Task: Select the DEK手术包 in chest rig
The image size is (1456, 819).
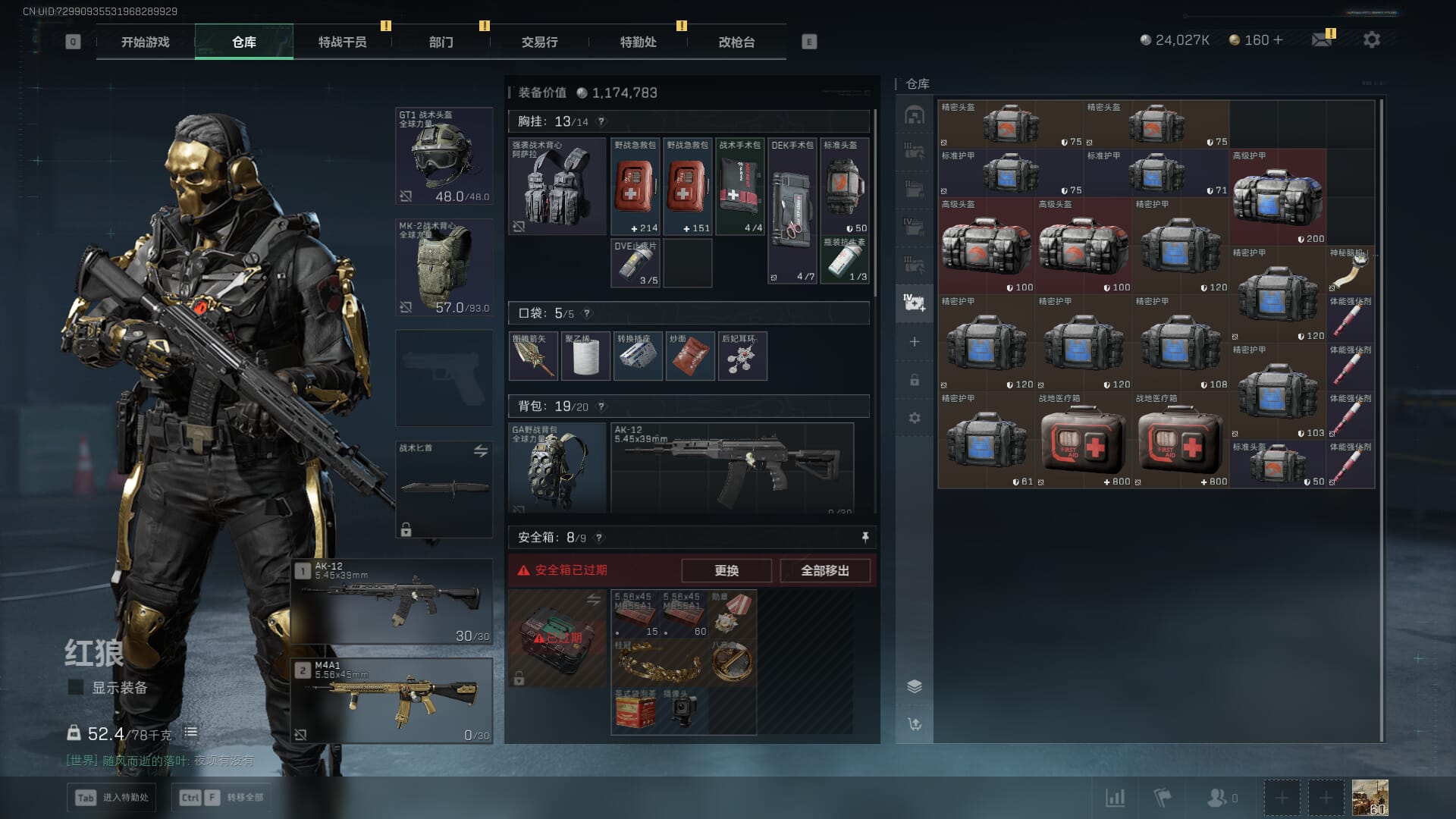Action: pyautogui.click(x=792, y=210)
